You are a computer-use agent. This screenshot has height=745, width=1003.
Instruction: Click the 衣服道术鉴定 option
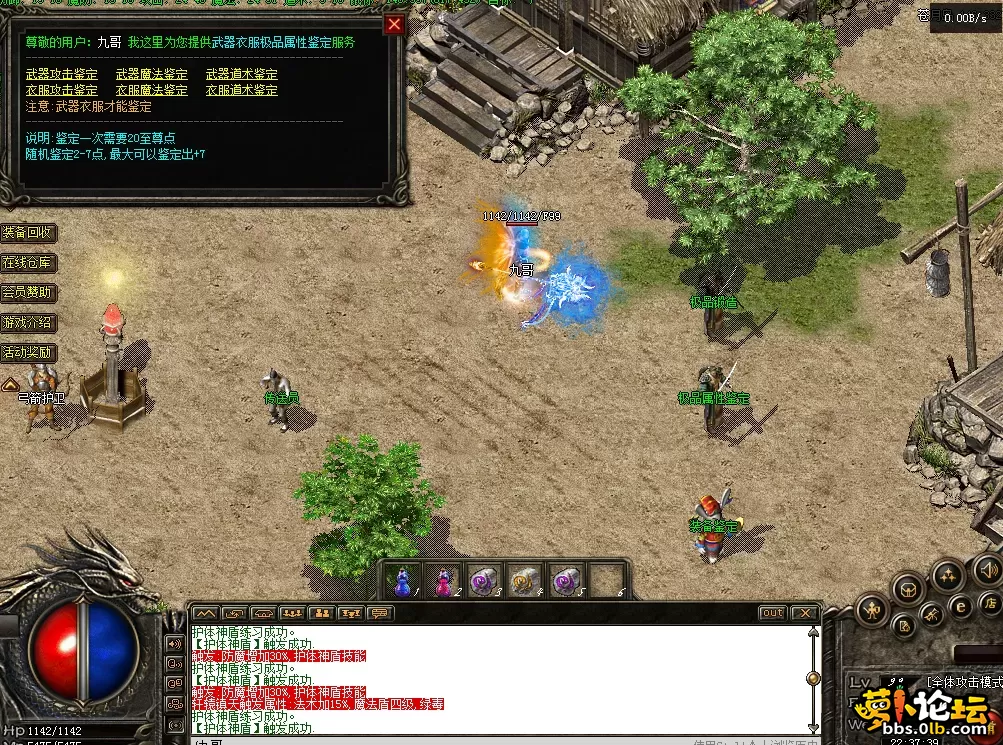[x=242, y=90]
